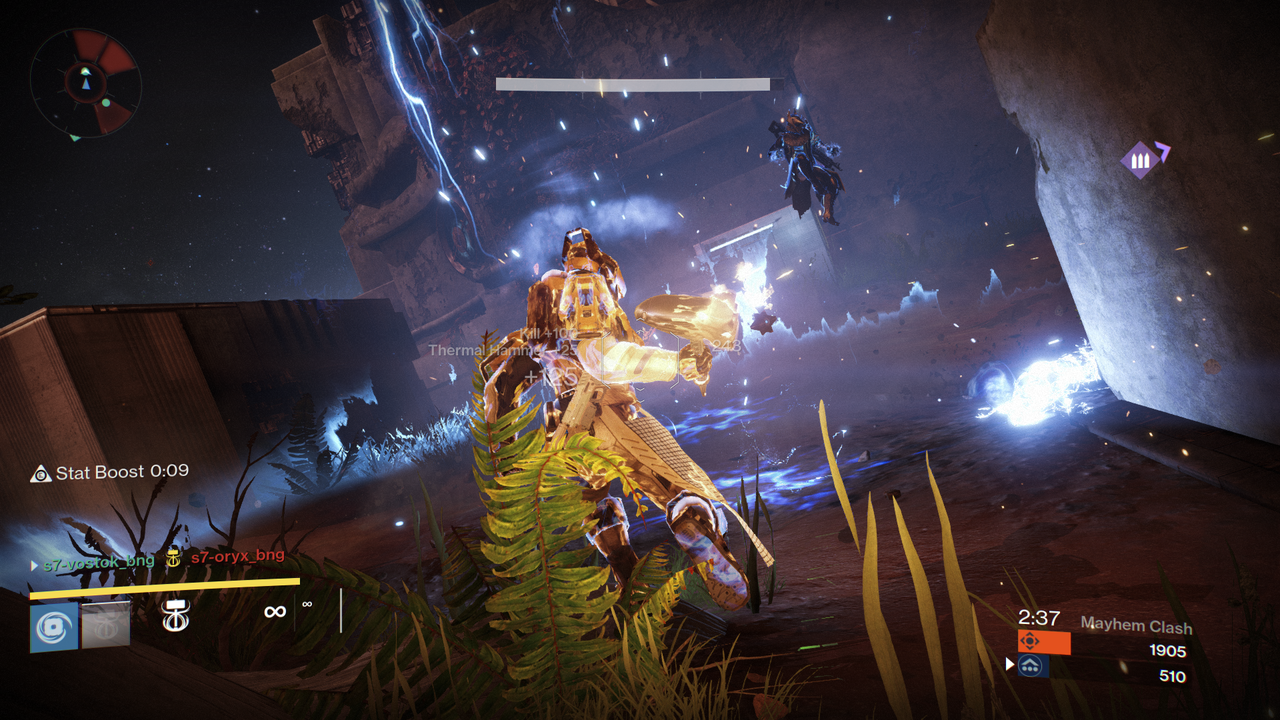Viewport: 1280px width, 720px height.
Task: Select the Stat Boost buff icon
Action: tap(41, 473)
